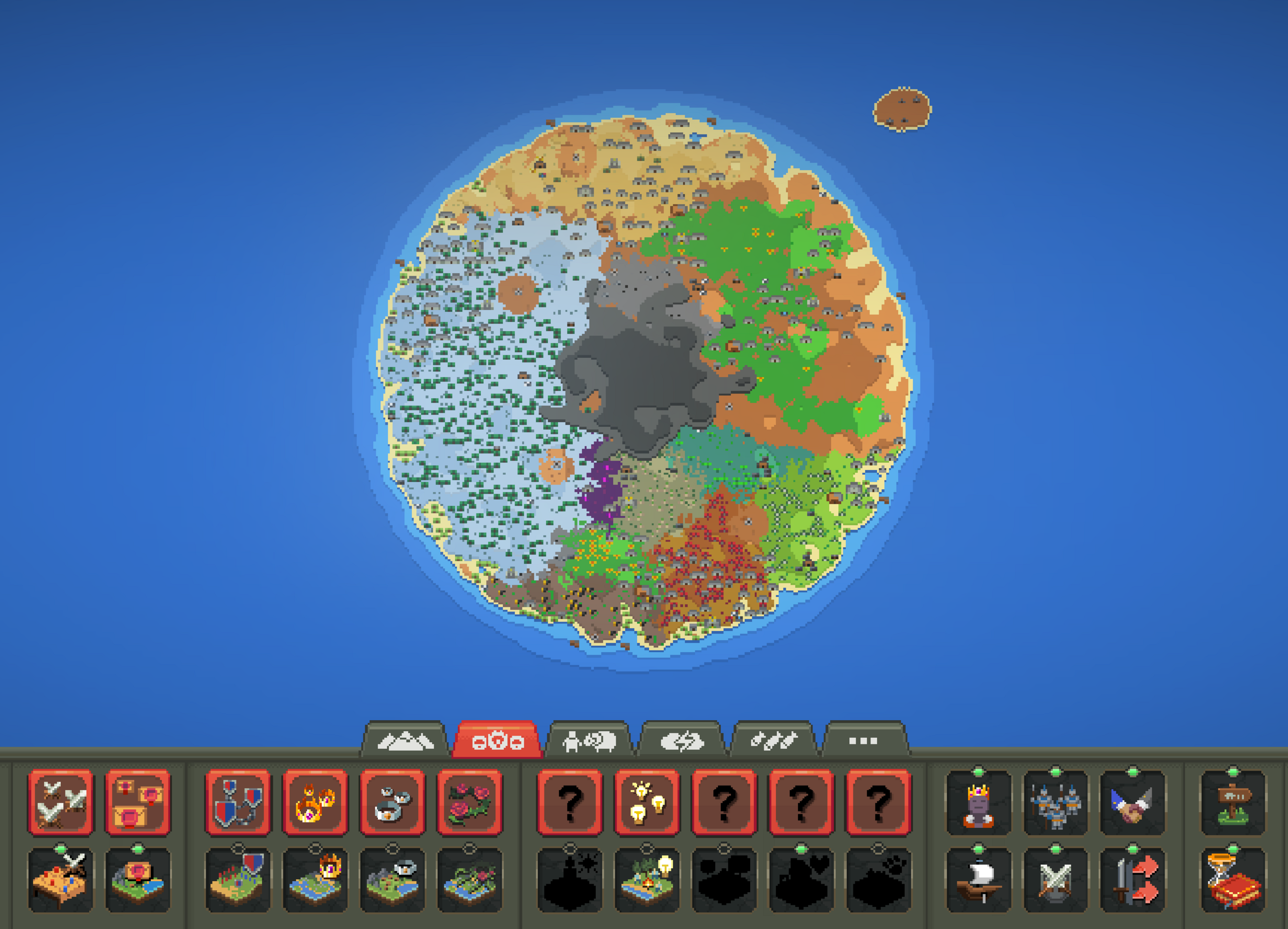Screen dimensions: 1288x929
Task: Switch to the storm cloud lightning tab
Action: 681,740
